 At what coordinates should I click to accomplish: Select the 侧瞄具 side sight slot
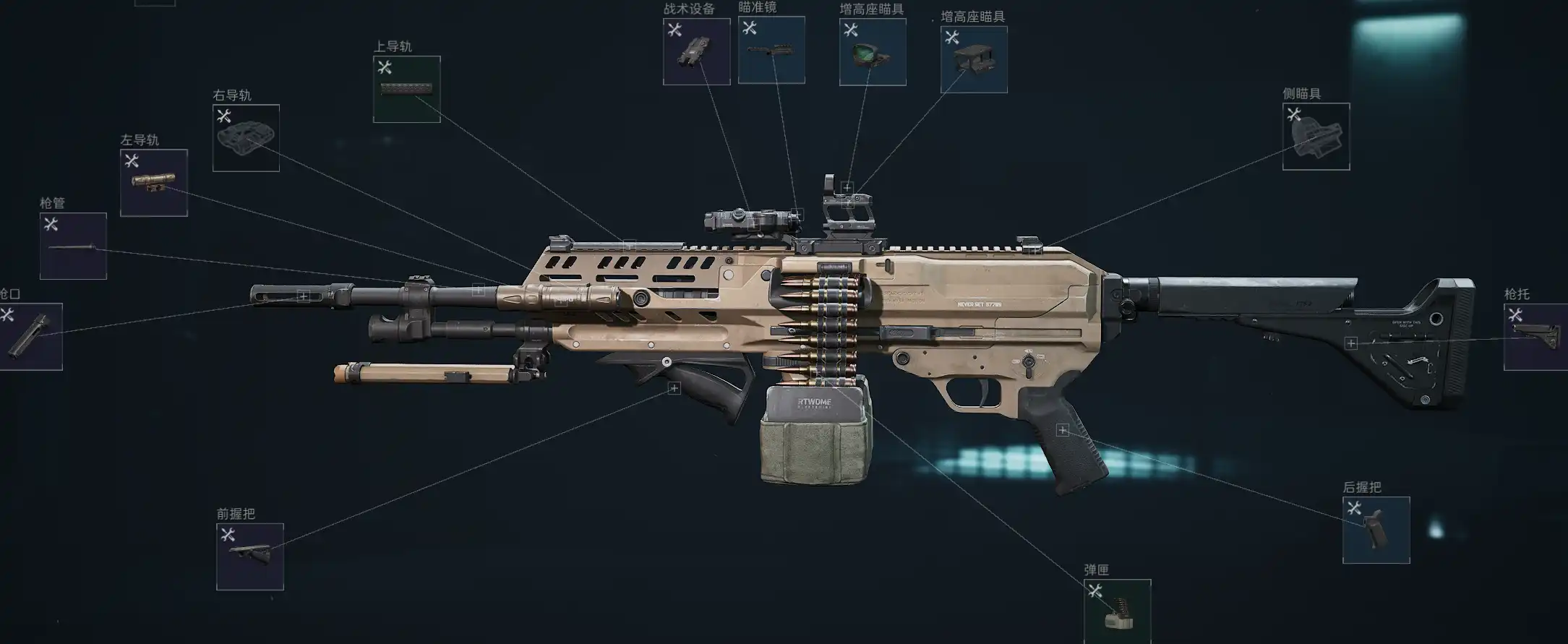[1316, 137]
